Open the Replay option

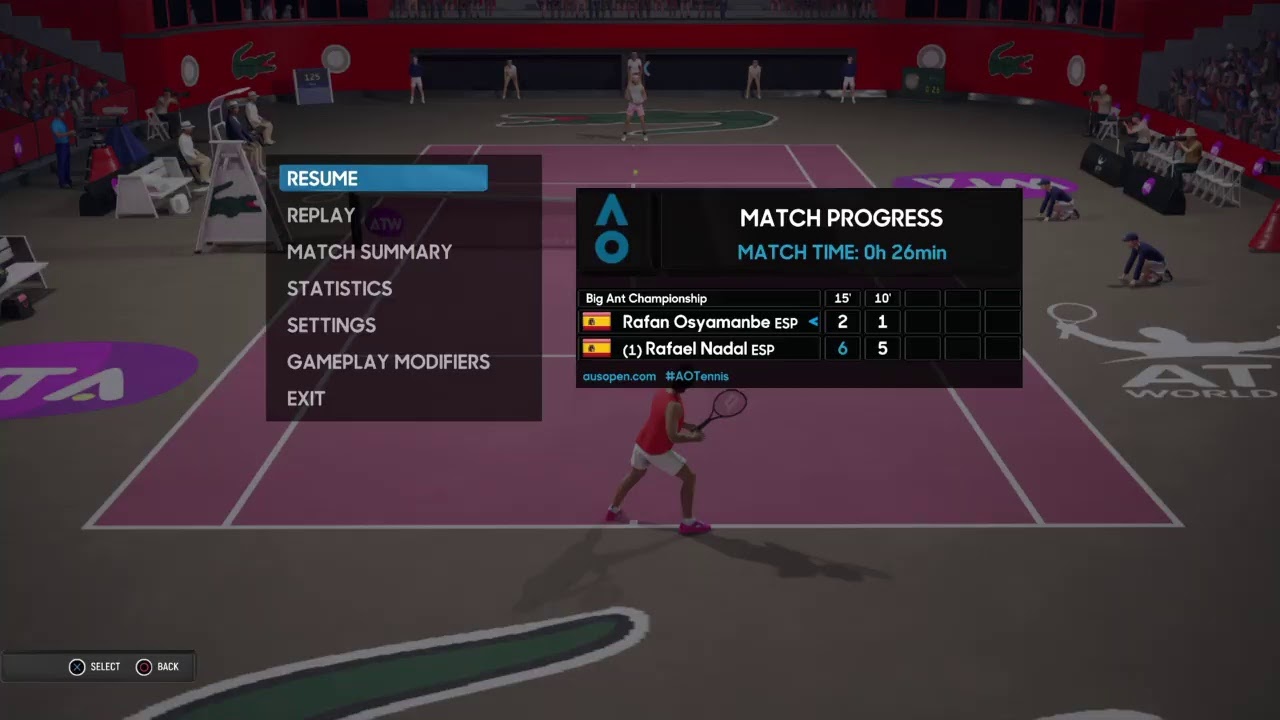[321, 216]
